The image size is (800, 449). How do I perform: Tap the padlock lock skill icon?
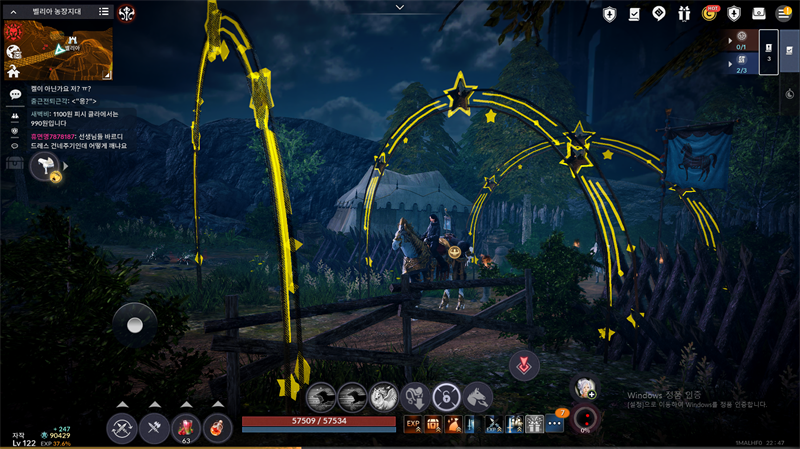pyautogui.click(x=446, y=396)
